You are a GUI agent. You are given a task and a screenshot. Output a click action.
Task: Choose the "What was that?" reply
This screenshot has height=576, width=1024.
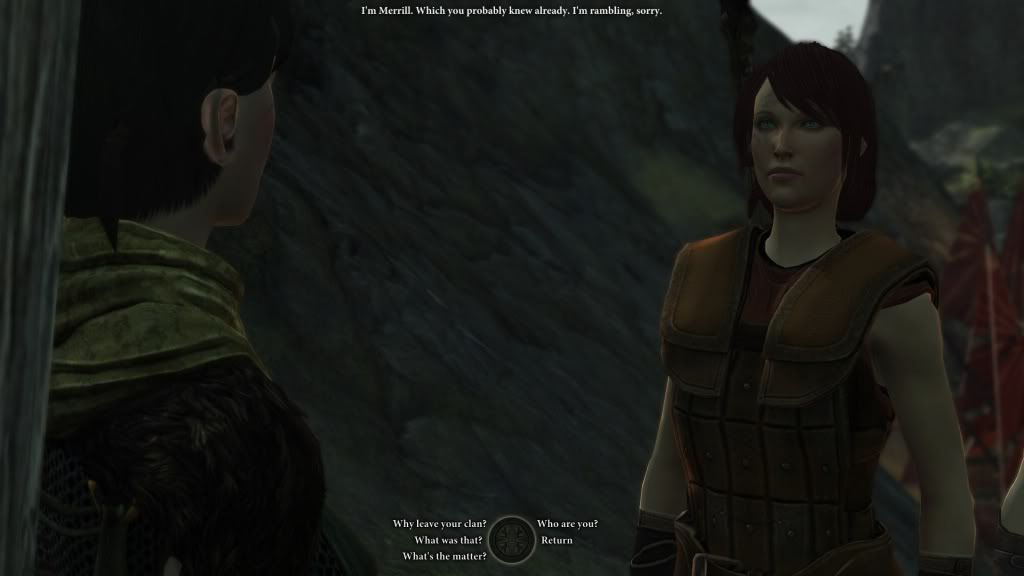[x=450, y=540]
